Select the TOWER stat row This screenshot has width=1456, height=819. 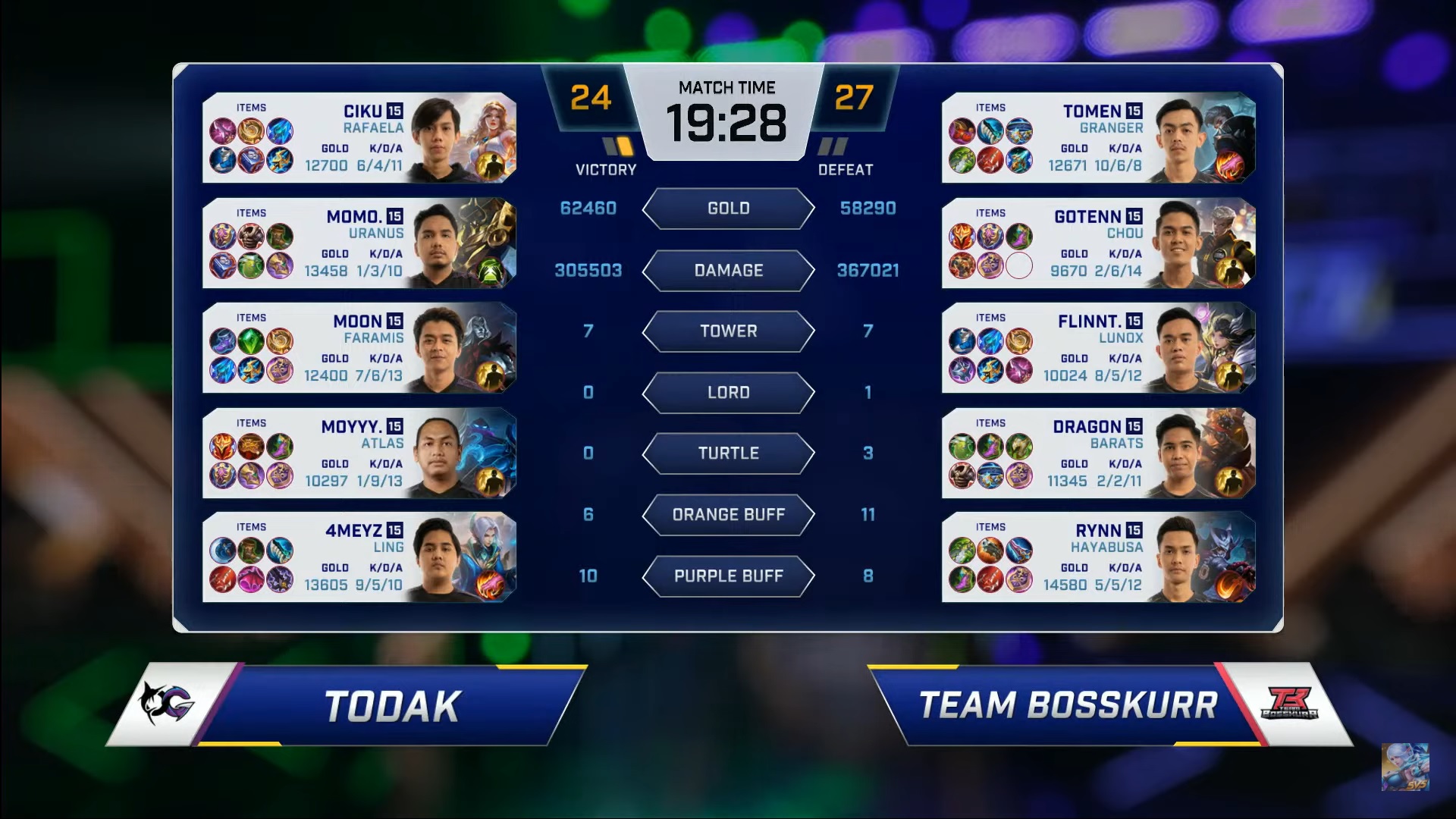coord(727,331)
